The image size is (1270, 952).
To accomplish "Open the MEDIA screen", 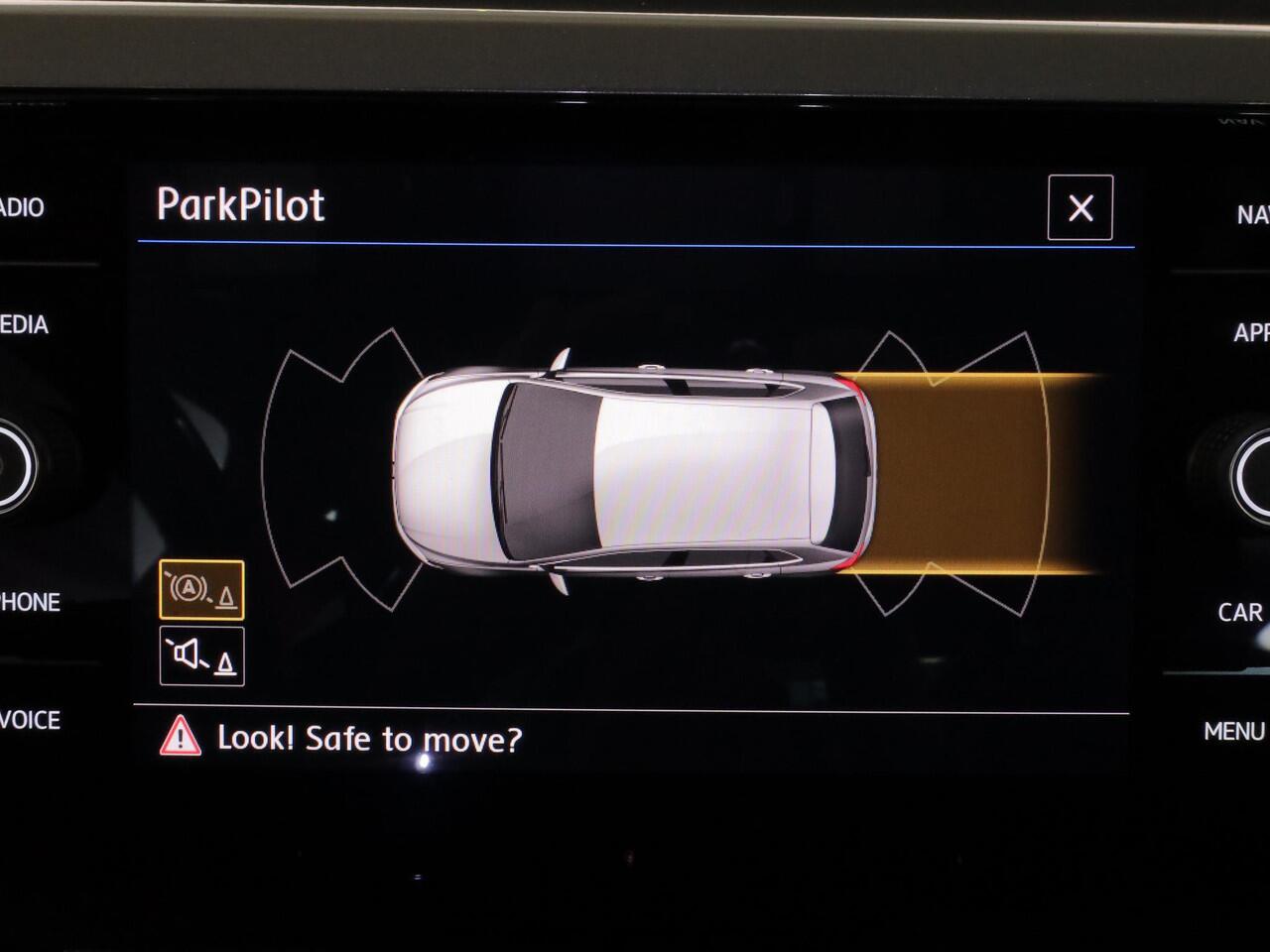I will (x=24, y=324).
